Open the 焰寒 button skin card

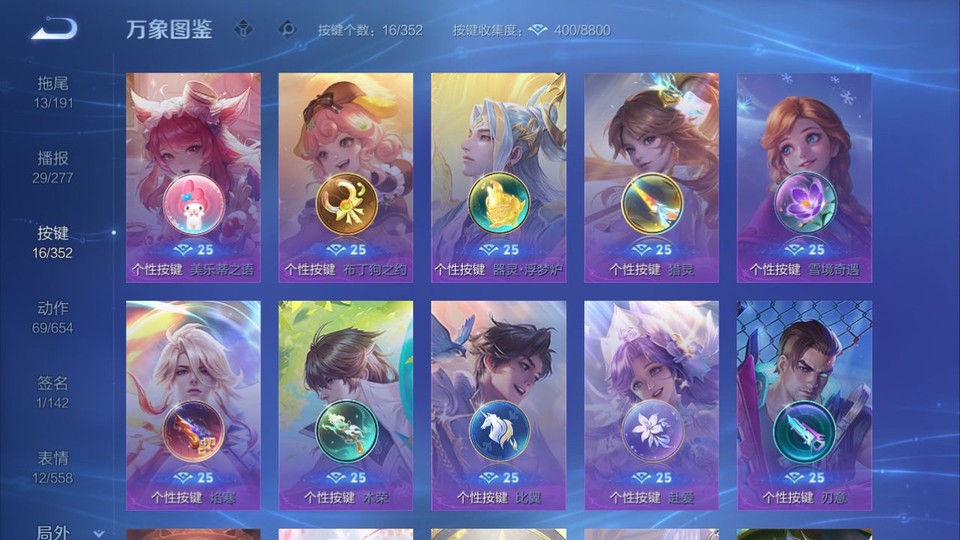pyautogui.click(x=193, y=405)
